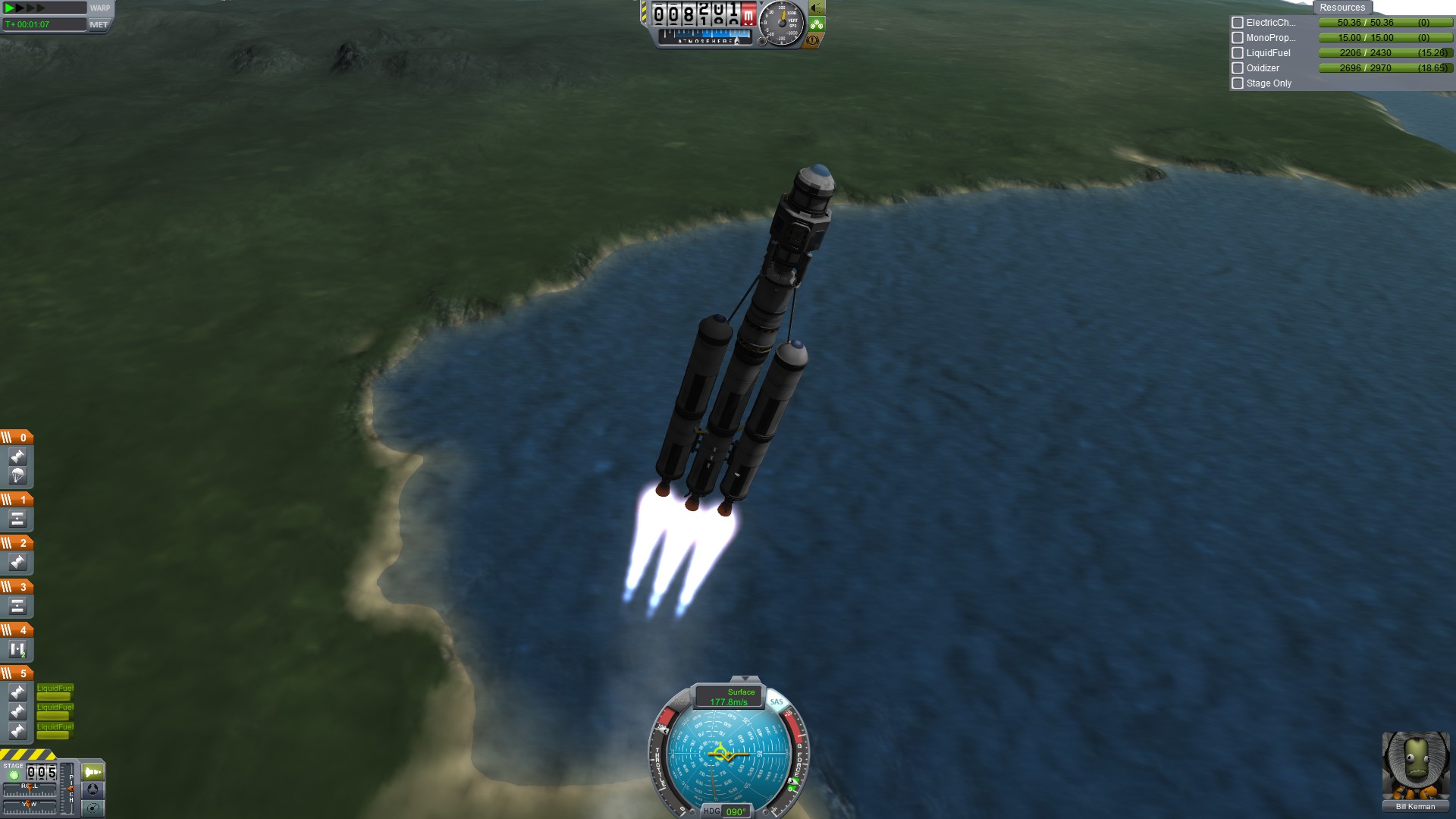Tick the ElectricCharge resource checkbox
Image resolution: width=1456 pixels, height=819 pixels.
click(1238, 23)
